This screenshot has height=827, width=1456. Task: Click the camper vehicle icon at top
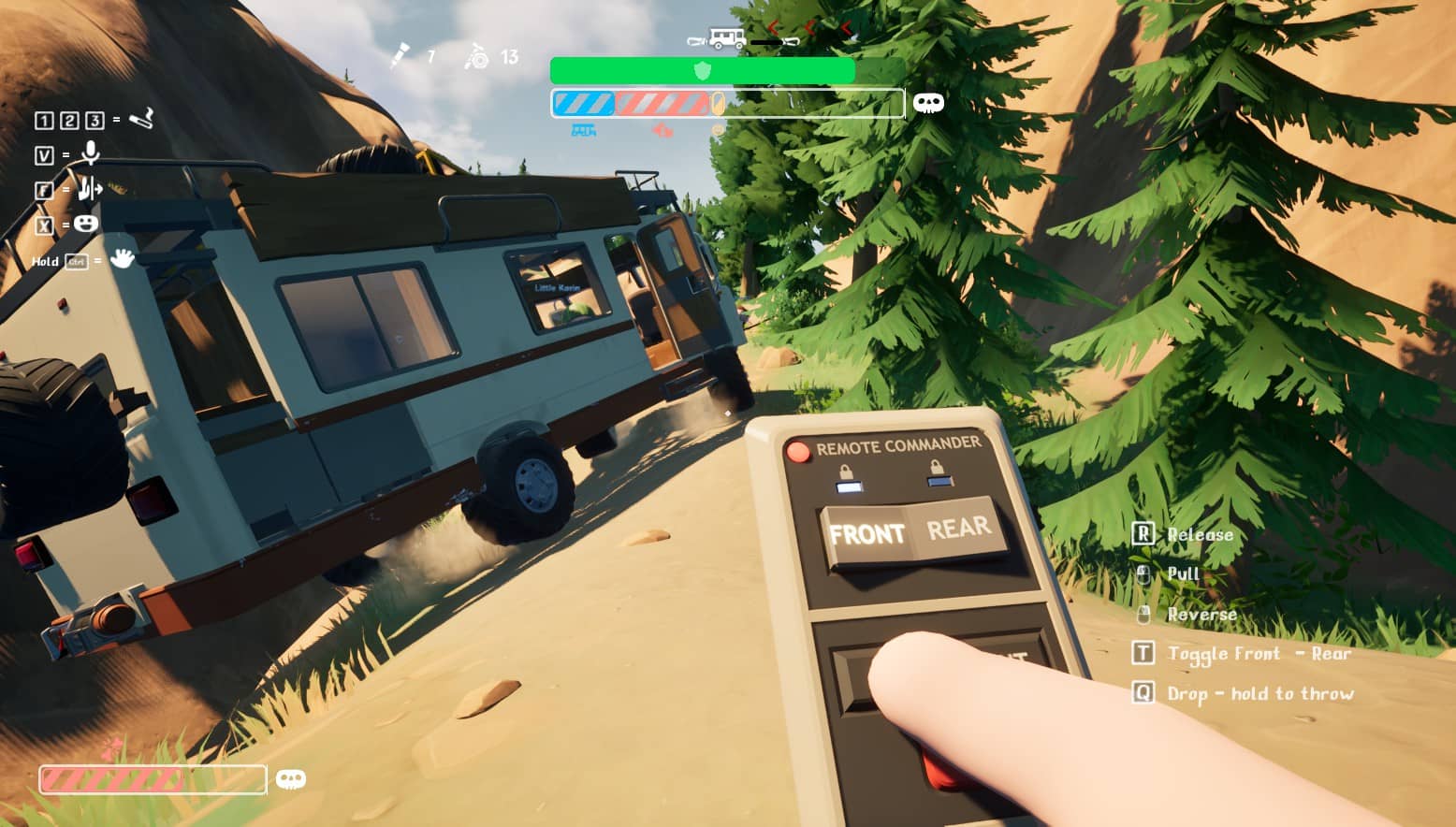(726, 38)
